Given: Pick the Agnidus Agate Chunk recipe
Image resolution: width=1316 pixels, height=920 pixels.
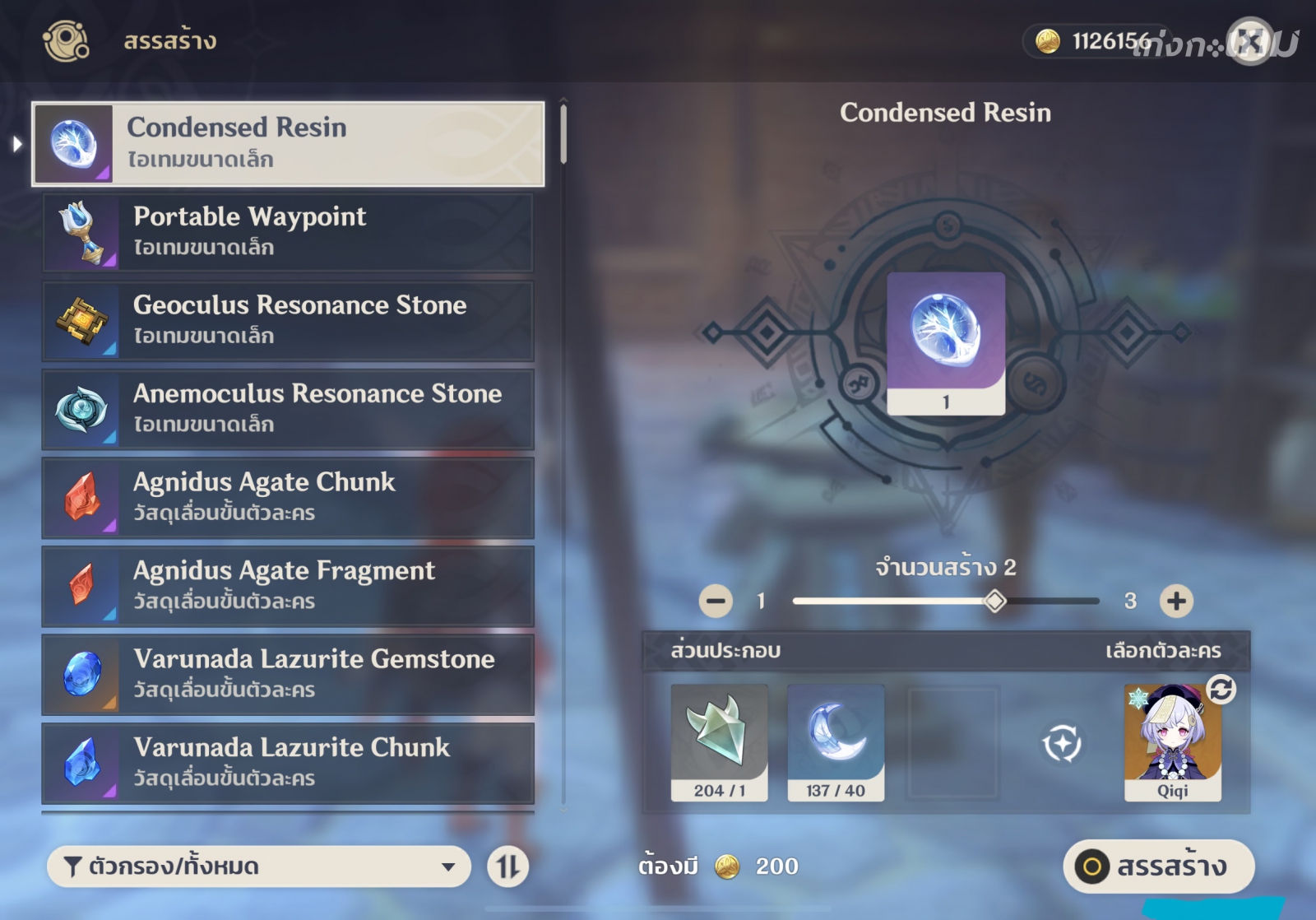Looking at the screenshot, I should click(x=288, y=497).
